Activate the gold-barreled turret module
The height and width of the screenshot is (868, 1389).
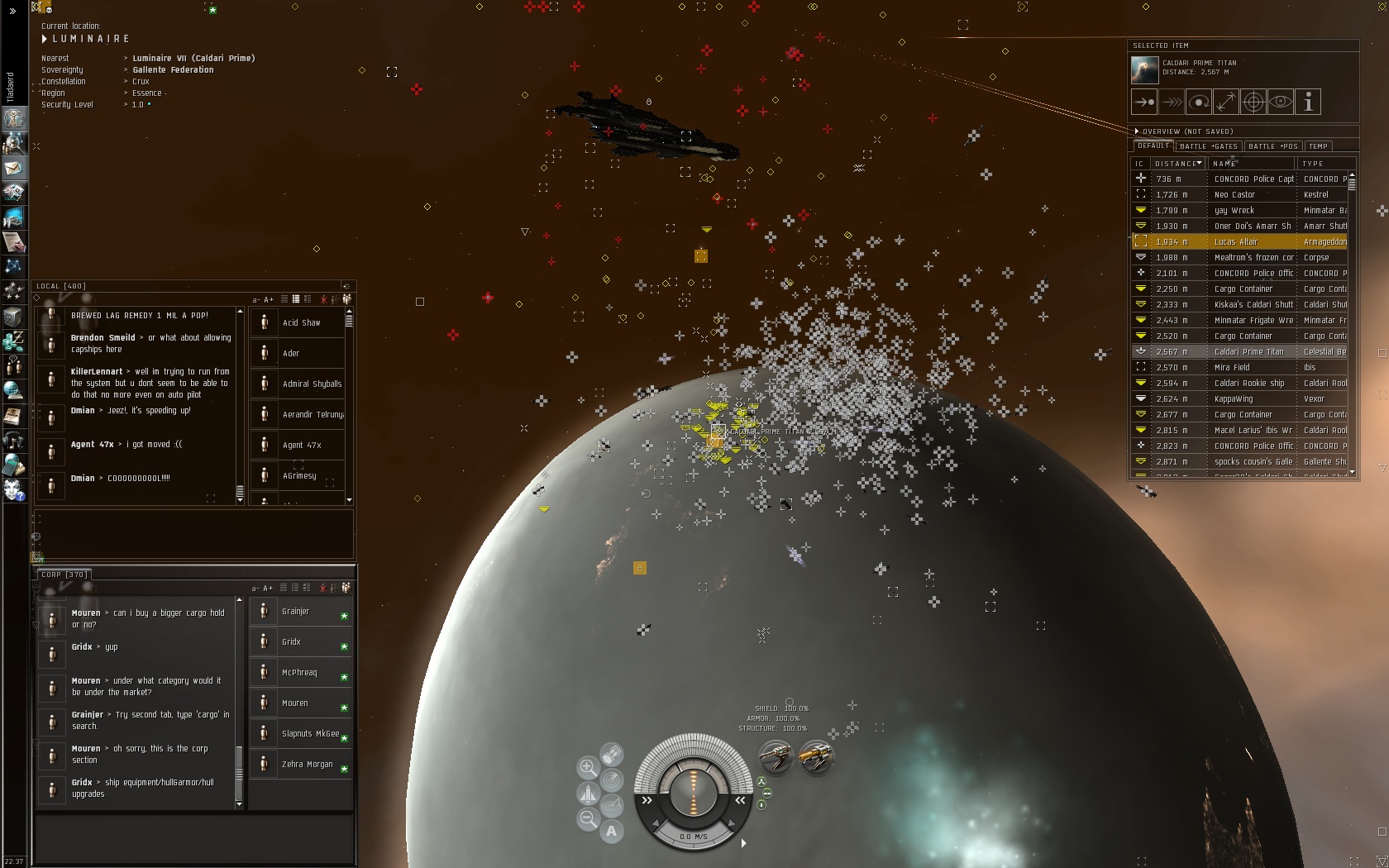[x=815, y=756]
